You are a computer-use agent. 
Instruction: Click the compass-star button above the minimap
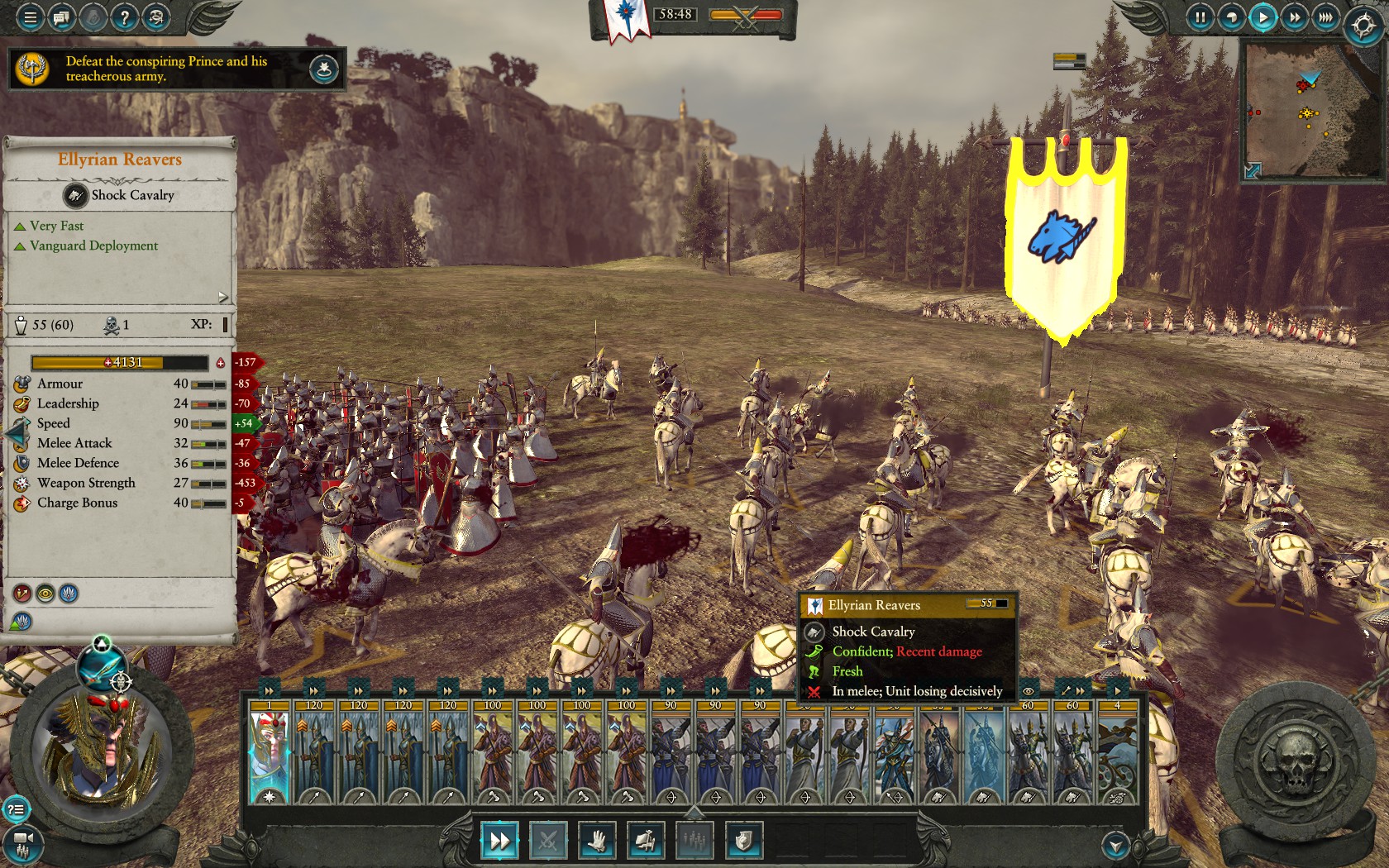click(x=1363, y=26)
